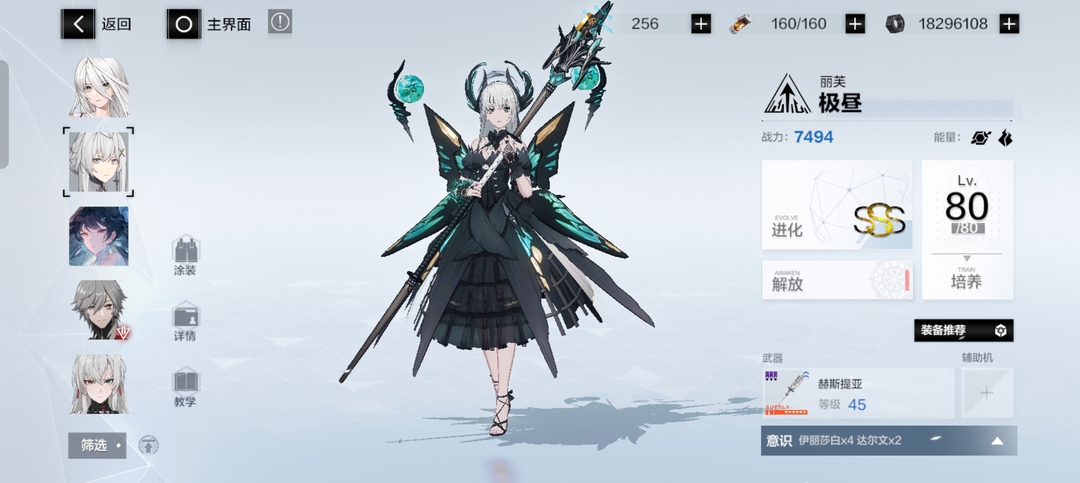Choose the grey-haired male character portrait
The height and width of the screenshot is (483, 1080).
pos(99,310)
